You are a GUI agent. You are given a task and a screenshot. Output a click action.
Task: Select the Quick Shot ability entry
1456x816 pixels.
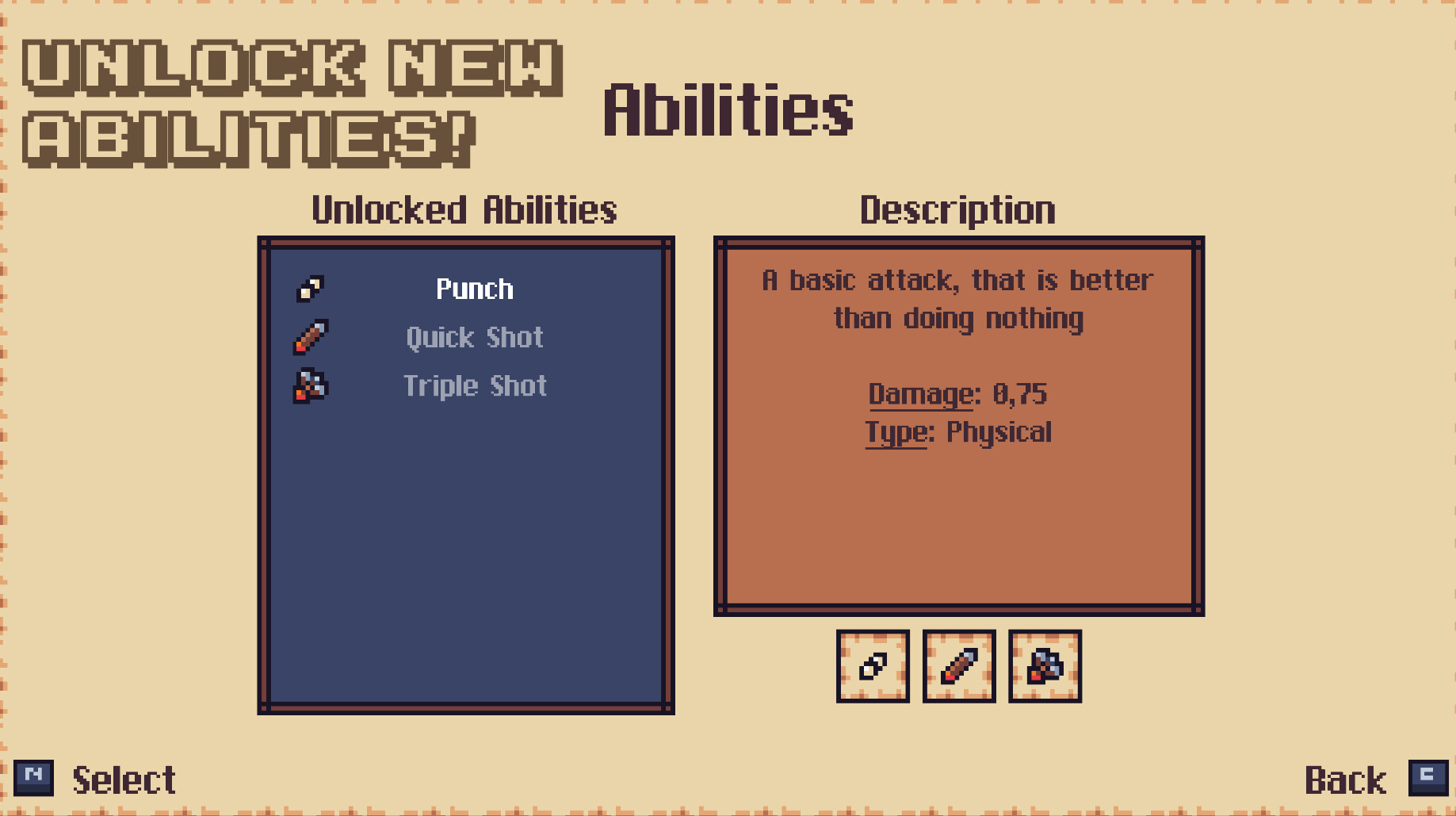pos(474,337)
